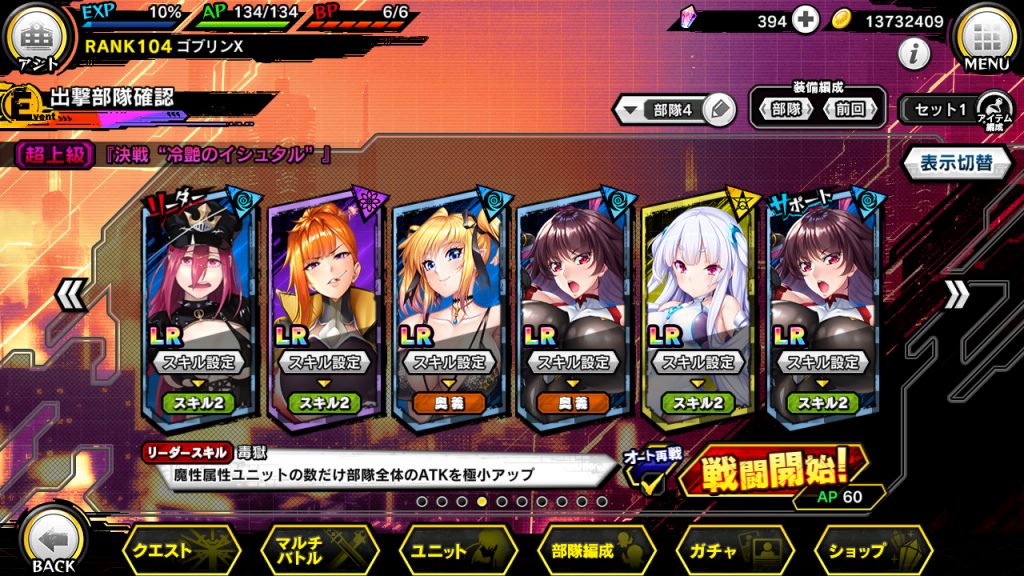Viewport: 1024px width, 576px height.
Task: Open the クエスト quest tab
Action: [x=180, y=549]
